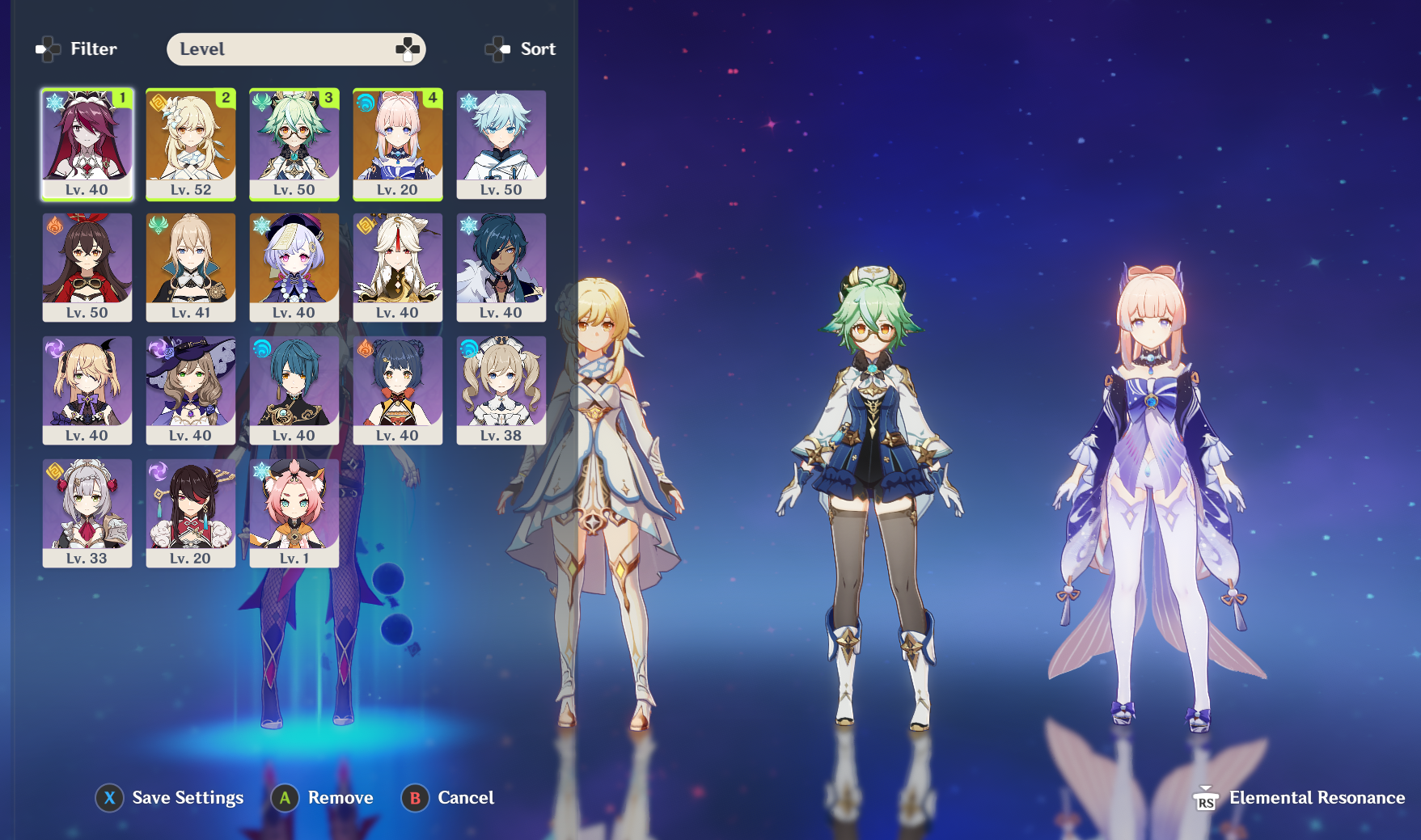
Task: Open the Filter options
Action: point(78,49)
